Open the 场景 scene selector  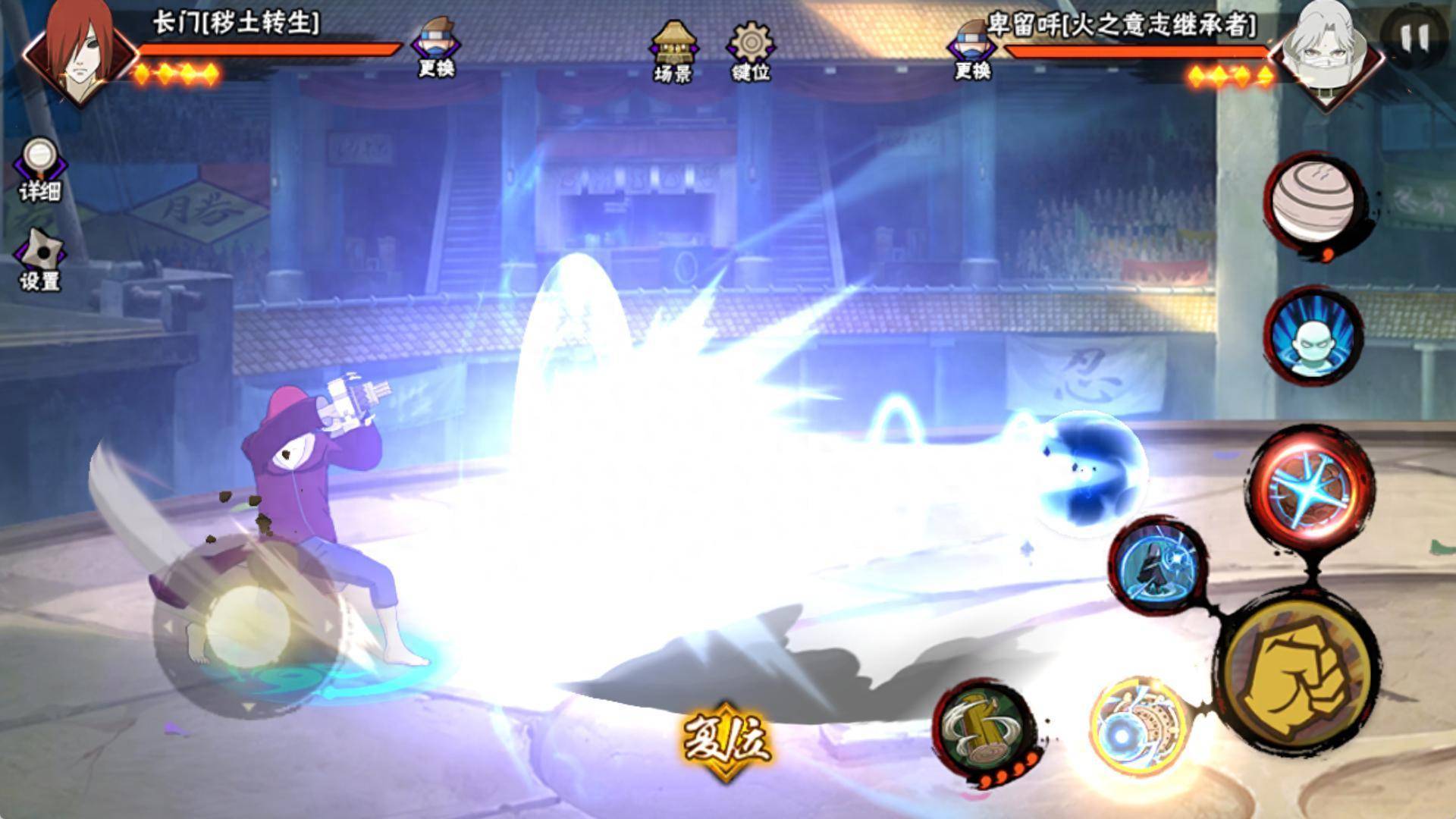pyautogui.click(x=673, y=50)
